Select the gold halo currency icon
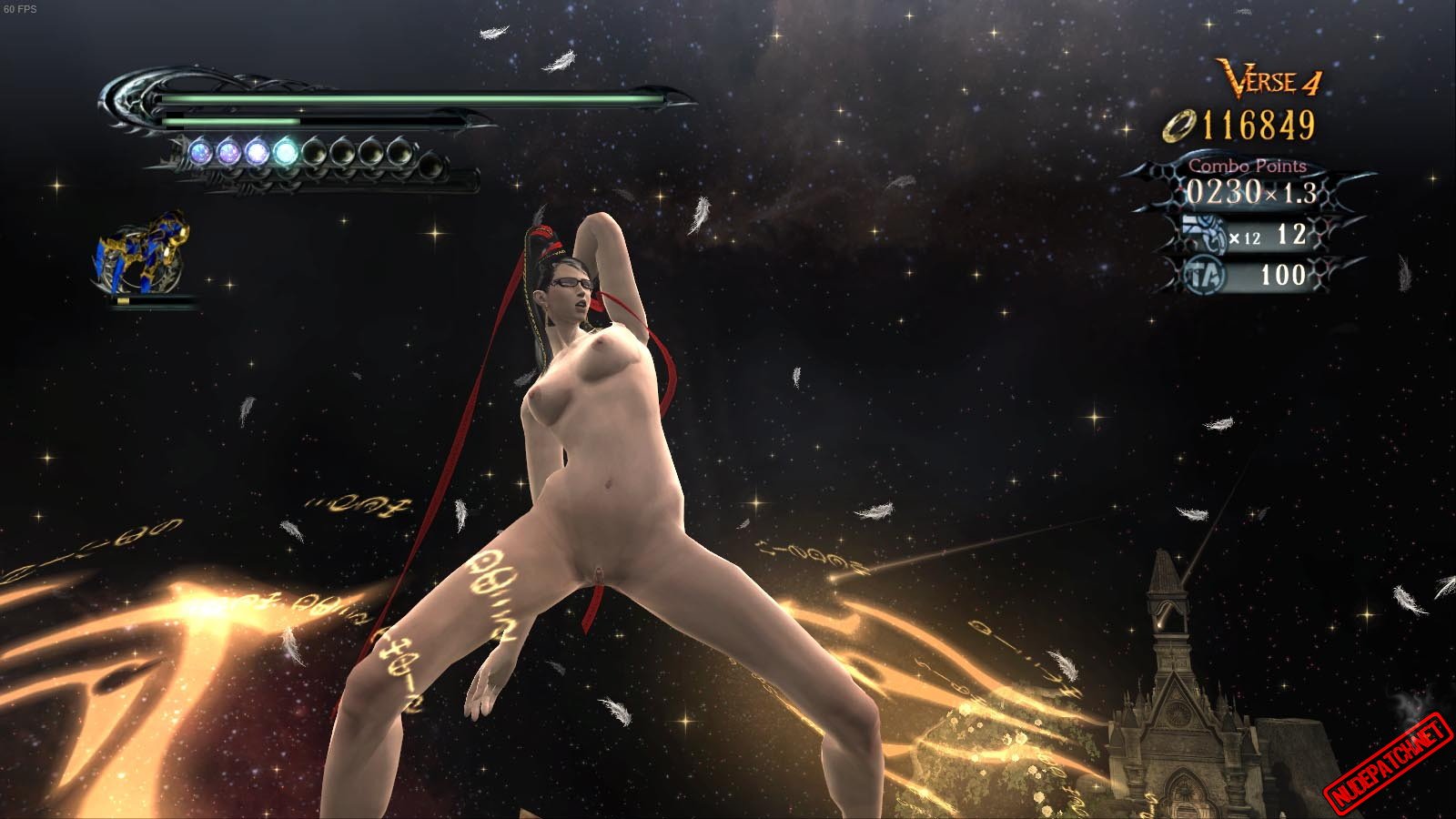This screenshot has height=819, width=1456. pyautogui.click(x=1178, y=126)
